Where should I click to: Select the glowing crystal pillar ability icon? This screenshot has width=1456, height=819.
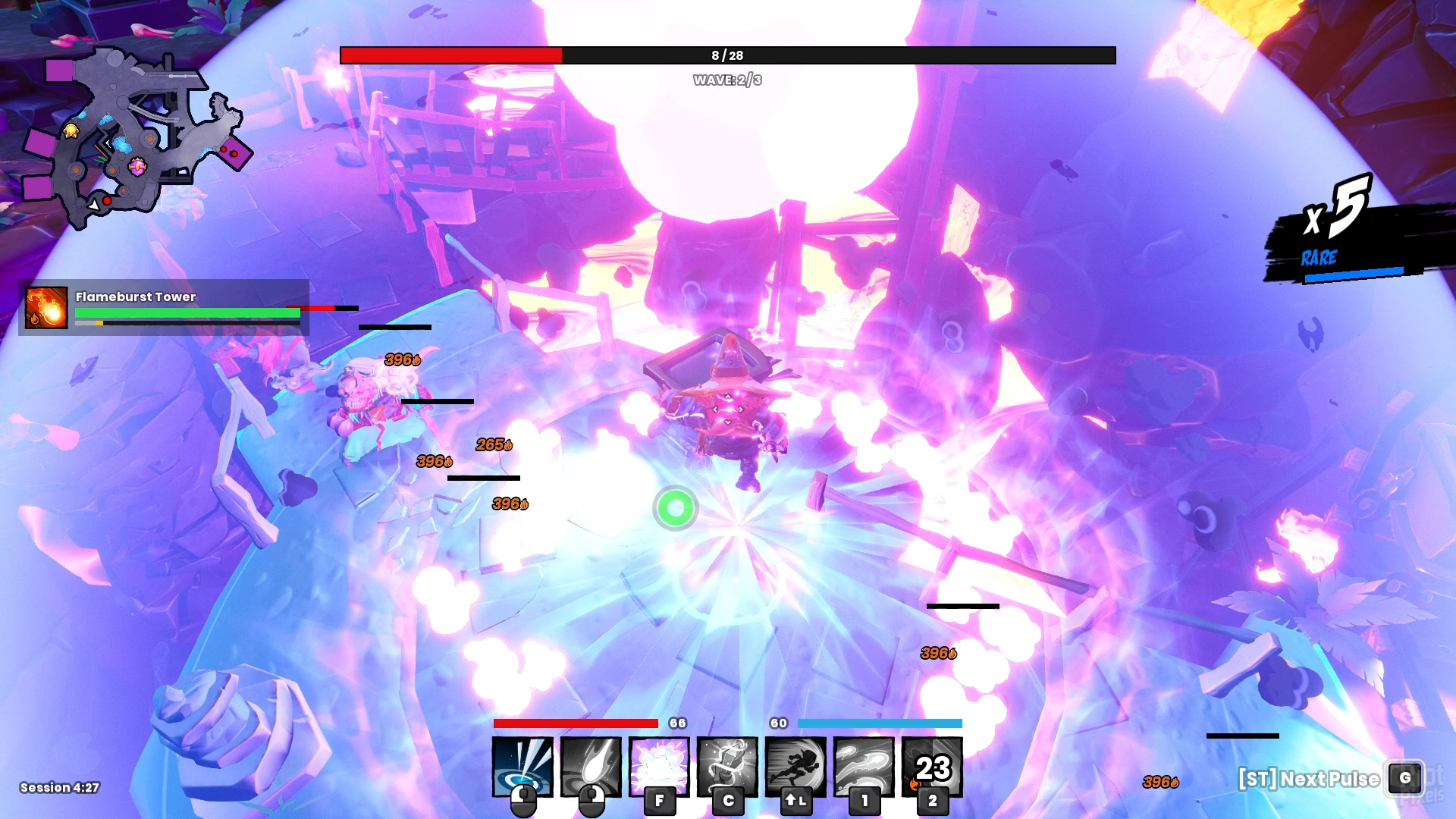coord(727,766)
